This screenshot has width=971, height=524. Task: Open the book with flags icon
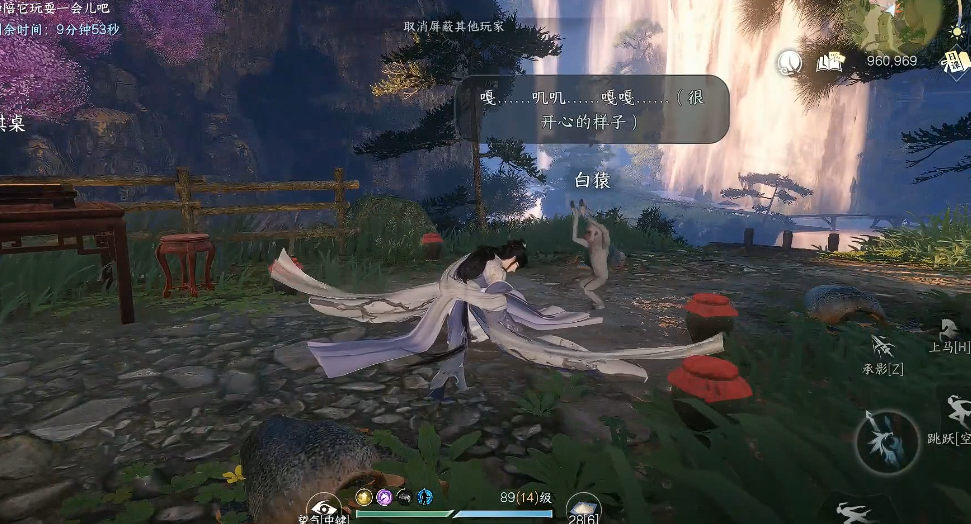830,62
